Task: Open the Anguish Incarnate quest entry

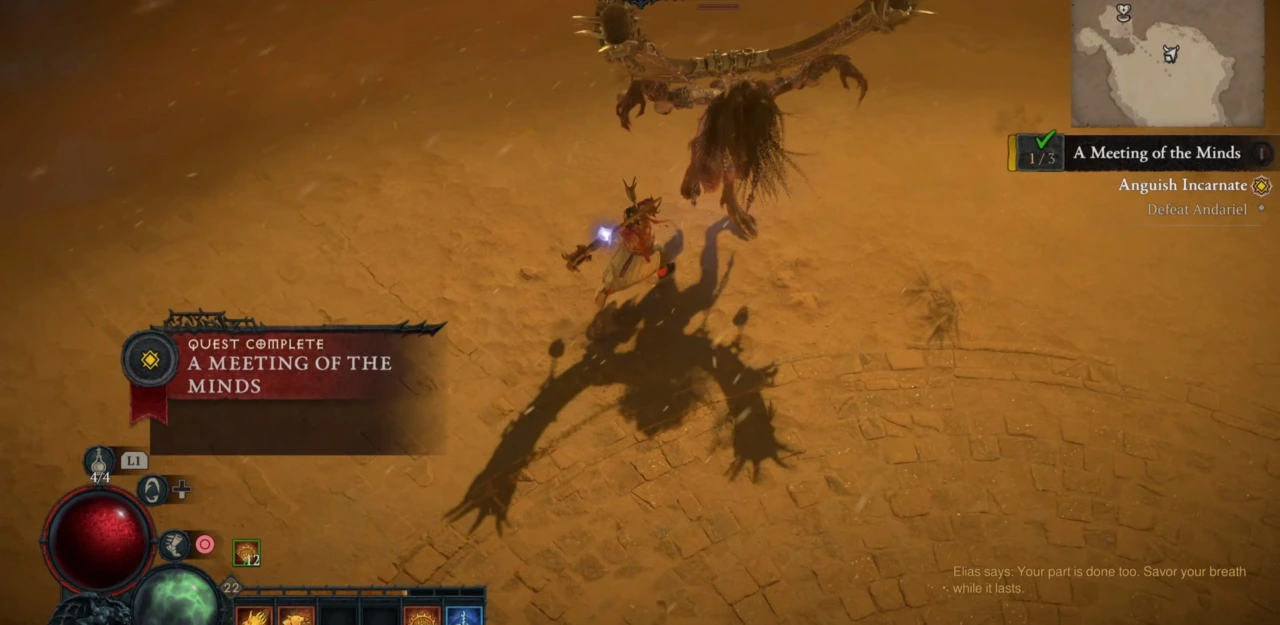Action: click(x=1182, y=185)
